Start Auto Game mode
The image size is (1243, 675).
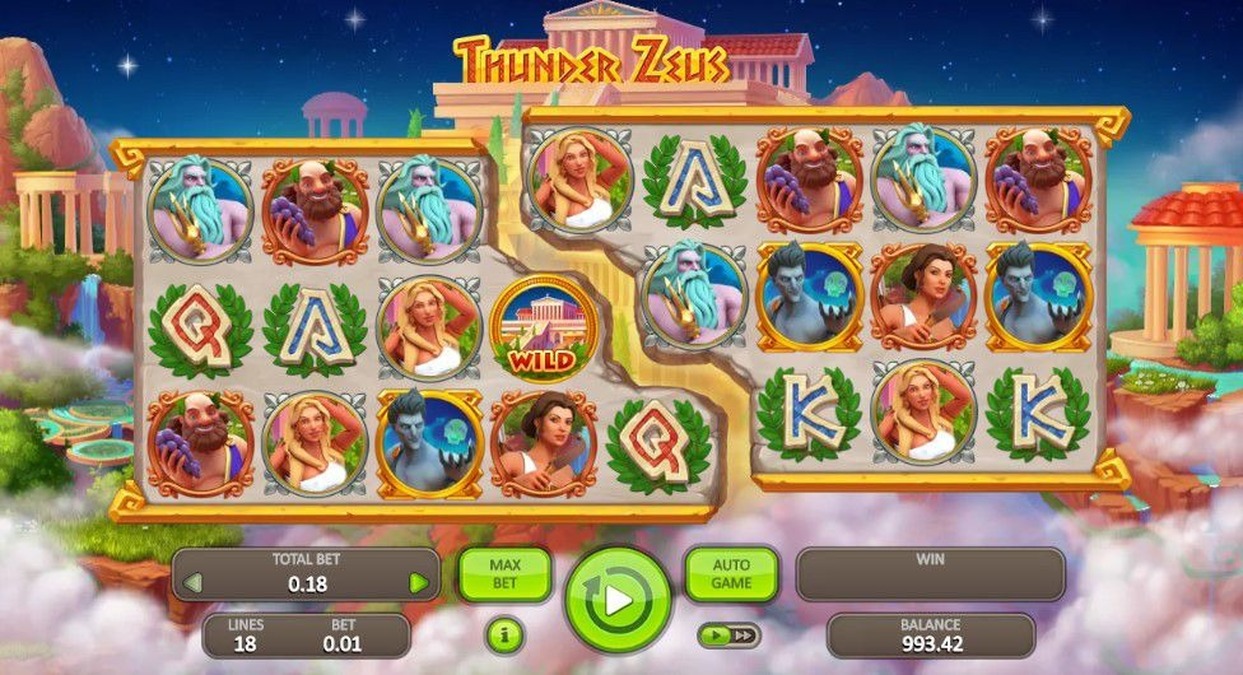731,574
